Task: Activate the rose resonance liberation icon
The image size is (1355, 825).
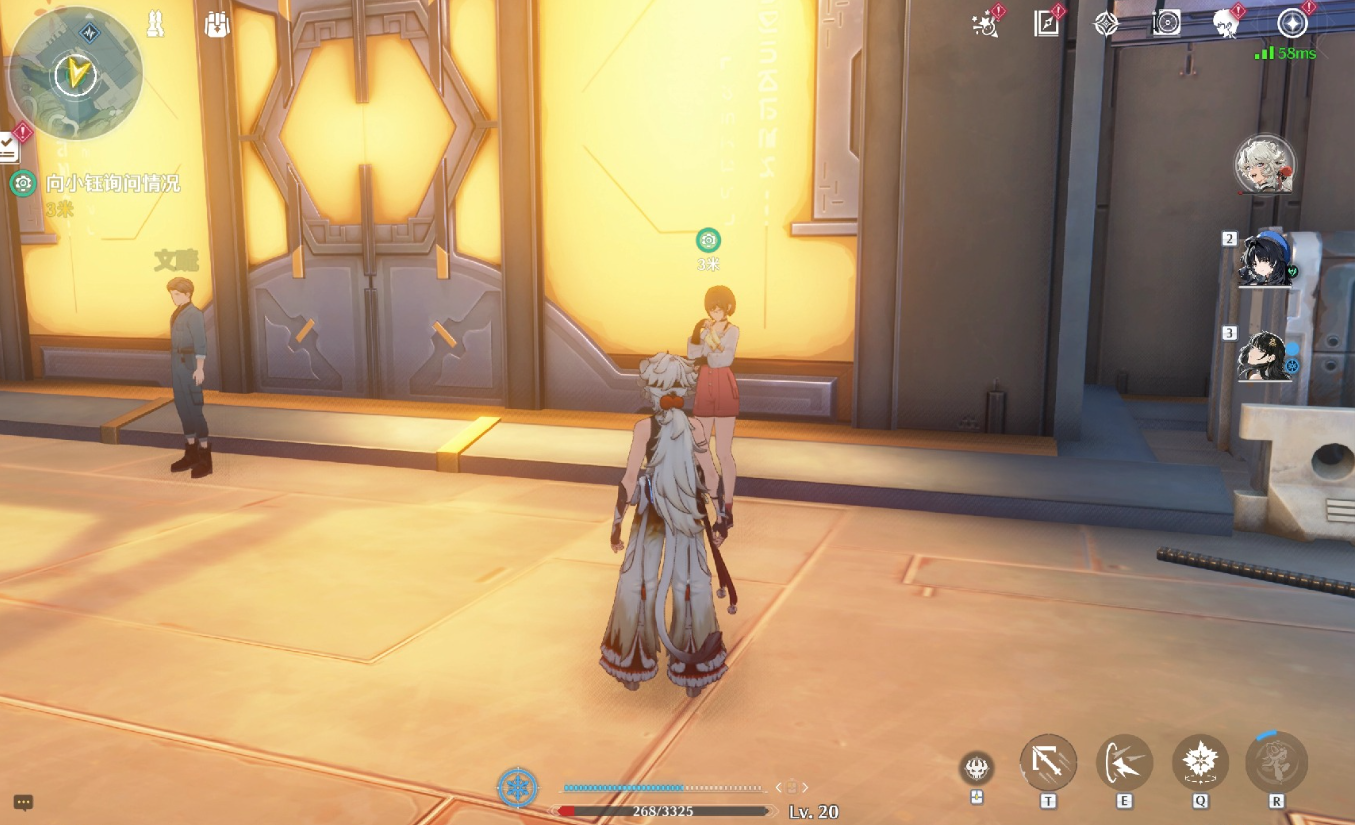Action: pyautogui.click(x=1276, y=763)
